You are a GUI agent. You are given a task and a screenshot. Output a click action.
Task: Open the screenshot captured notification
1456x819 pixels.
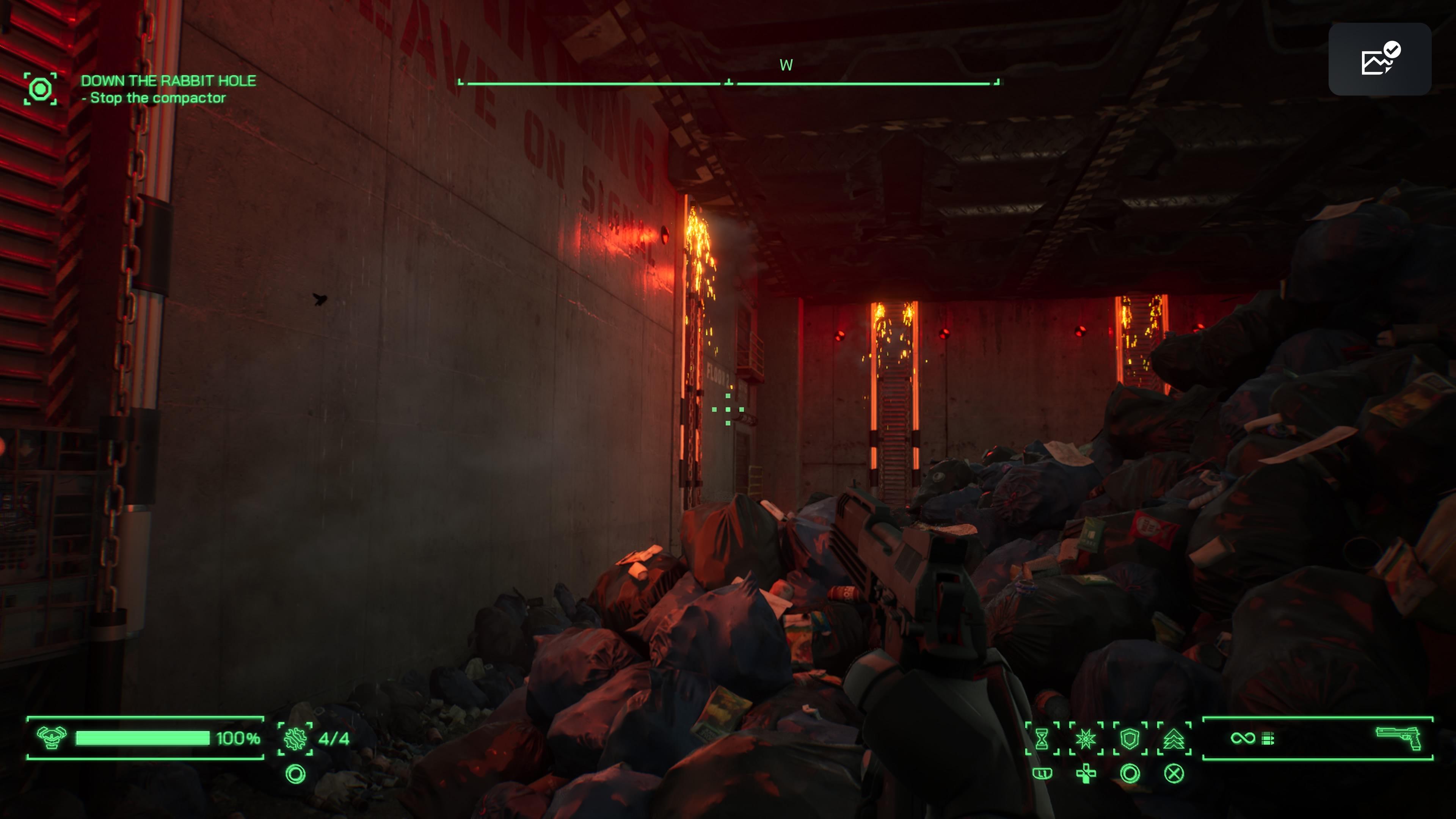(x=1379, y=60)
